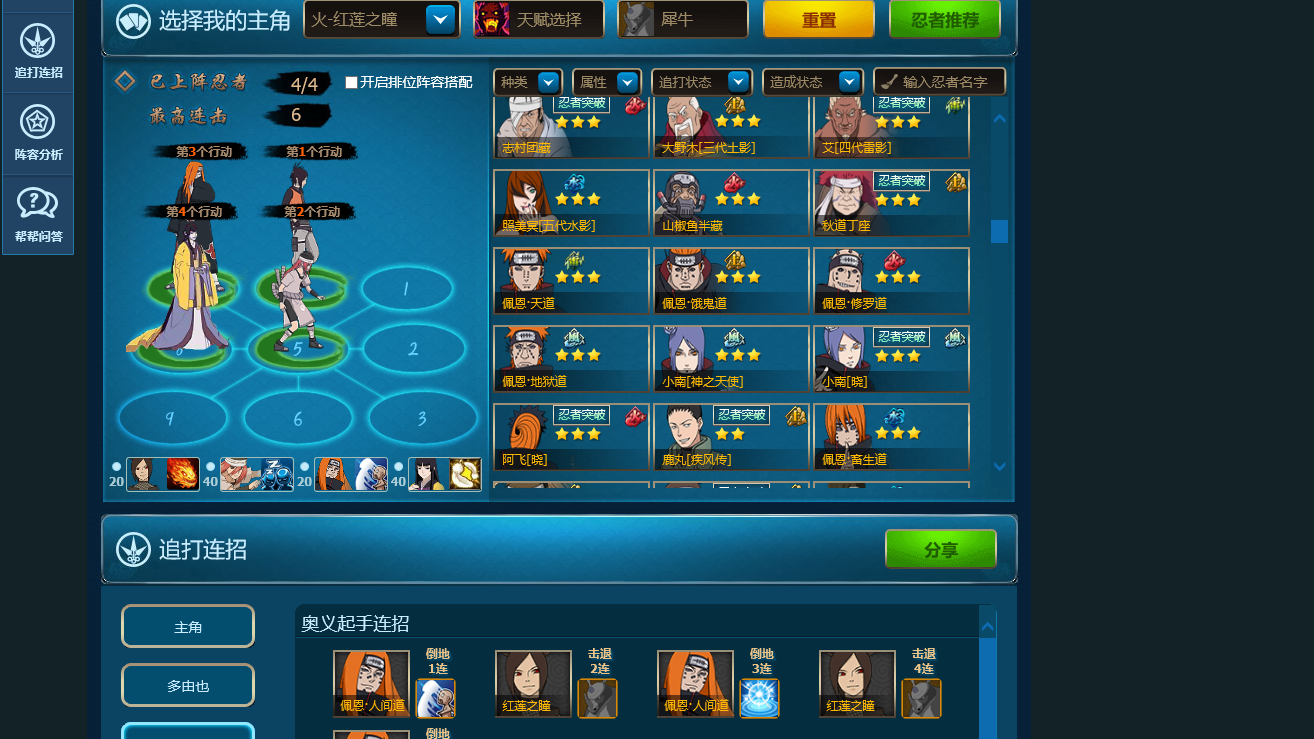This screenshot has width=1314, height=739.
Task: Open the 天赋选择 talent selector
Action: pos(539,19)
